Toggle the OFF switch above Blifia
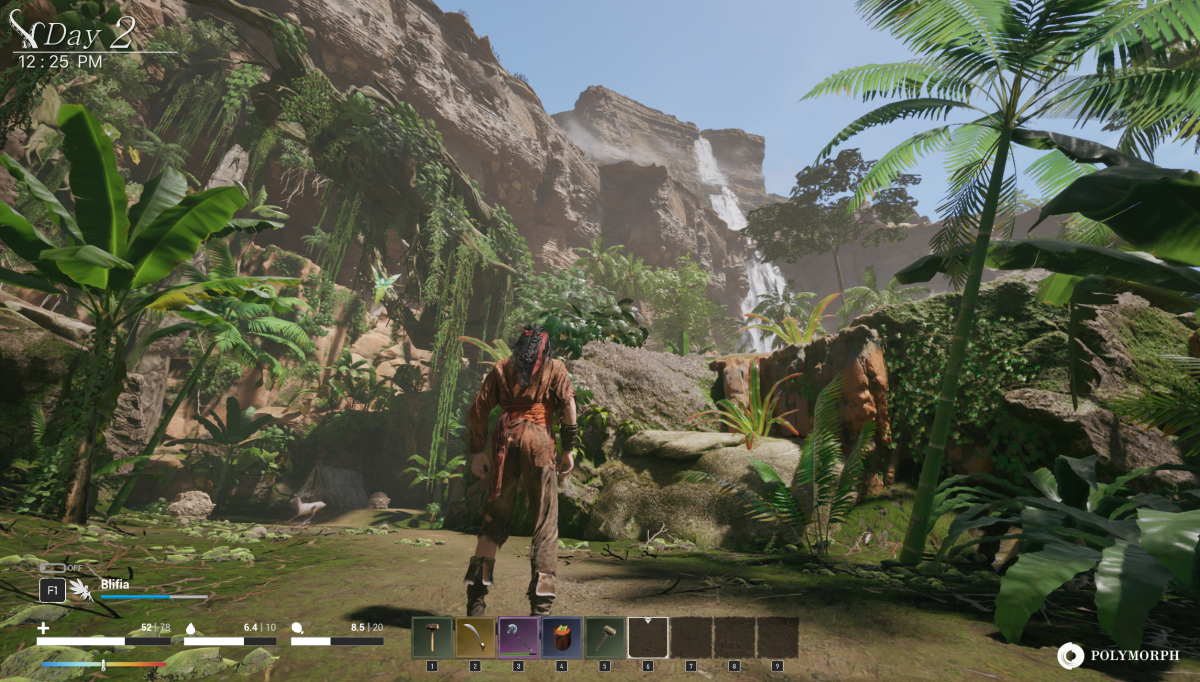The width and height of the screenshot is (1200, 682). [53, 568]
